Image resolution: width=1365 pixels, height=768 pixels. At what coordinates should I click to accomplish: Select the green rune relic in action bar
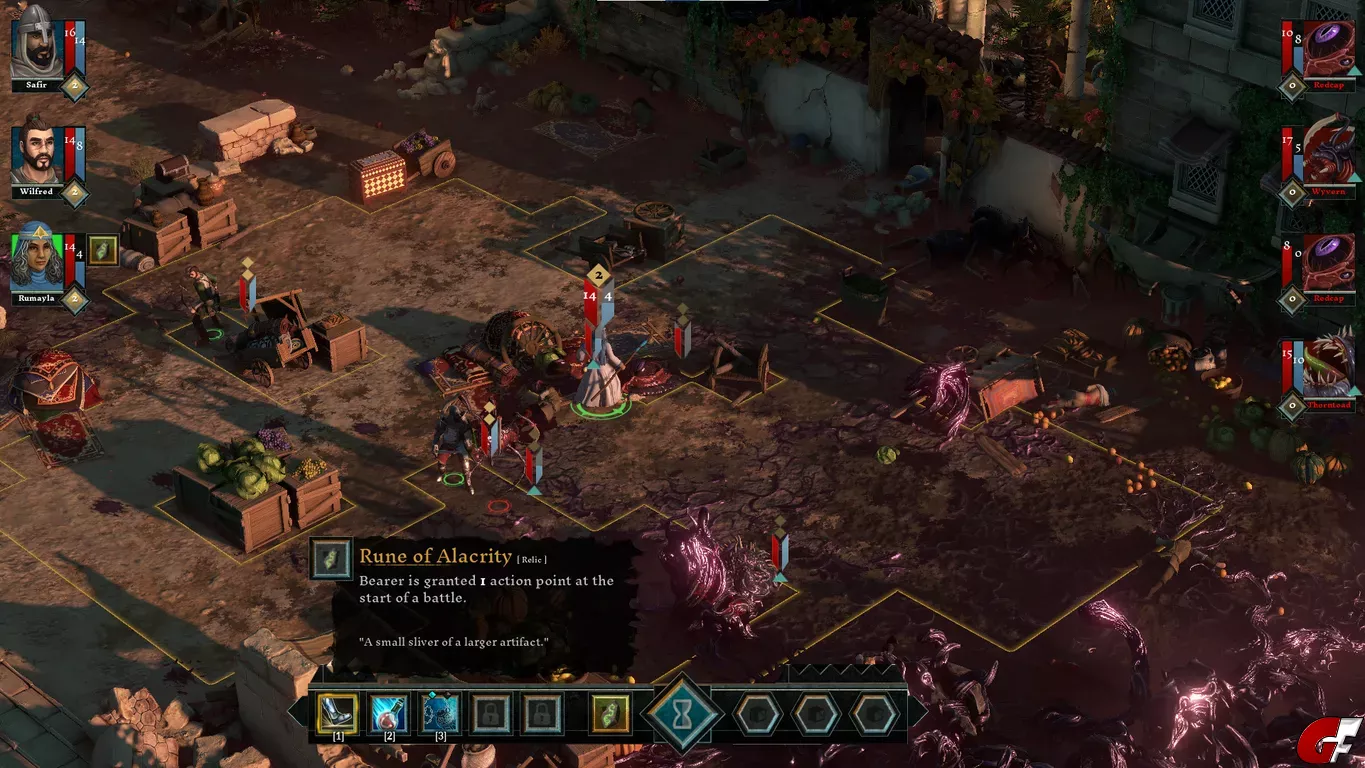point(609,714)
